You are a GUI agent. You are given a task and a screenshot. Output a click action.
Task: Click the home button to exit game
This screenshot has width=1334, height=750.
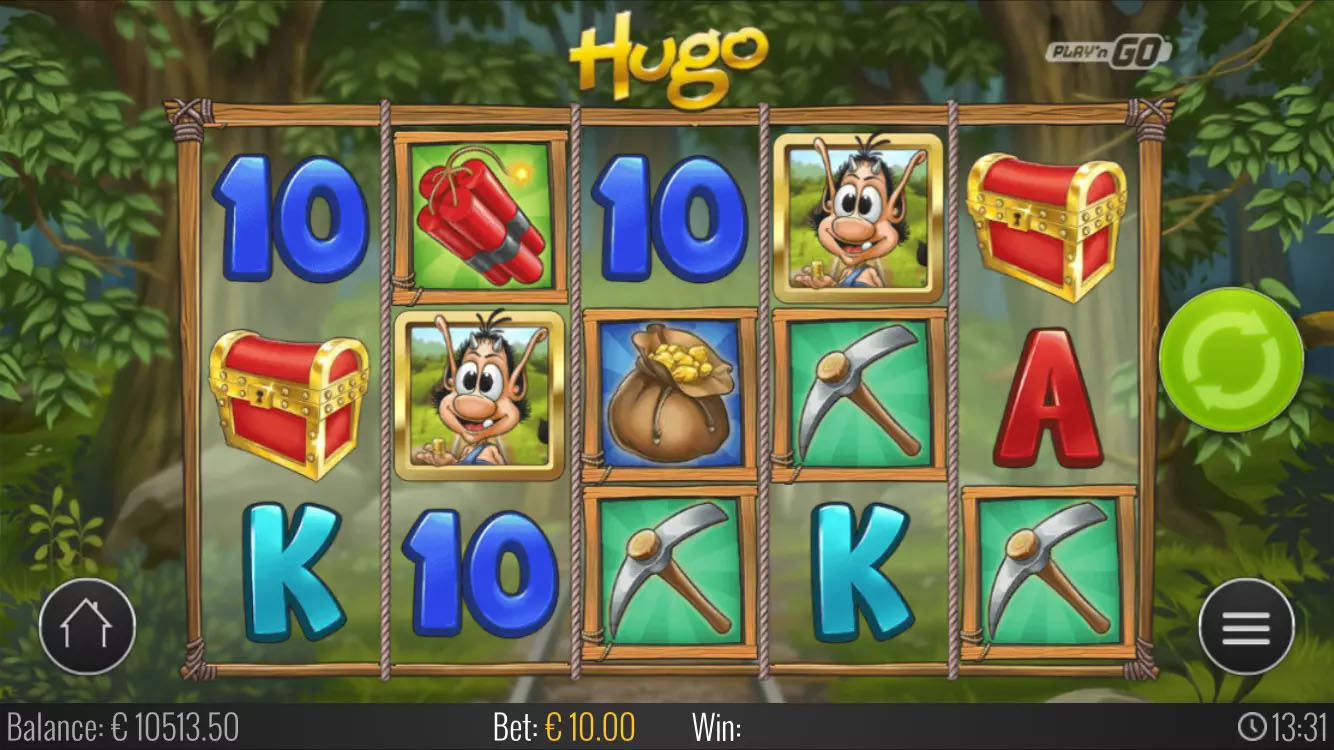(88, 623)
